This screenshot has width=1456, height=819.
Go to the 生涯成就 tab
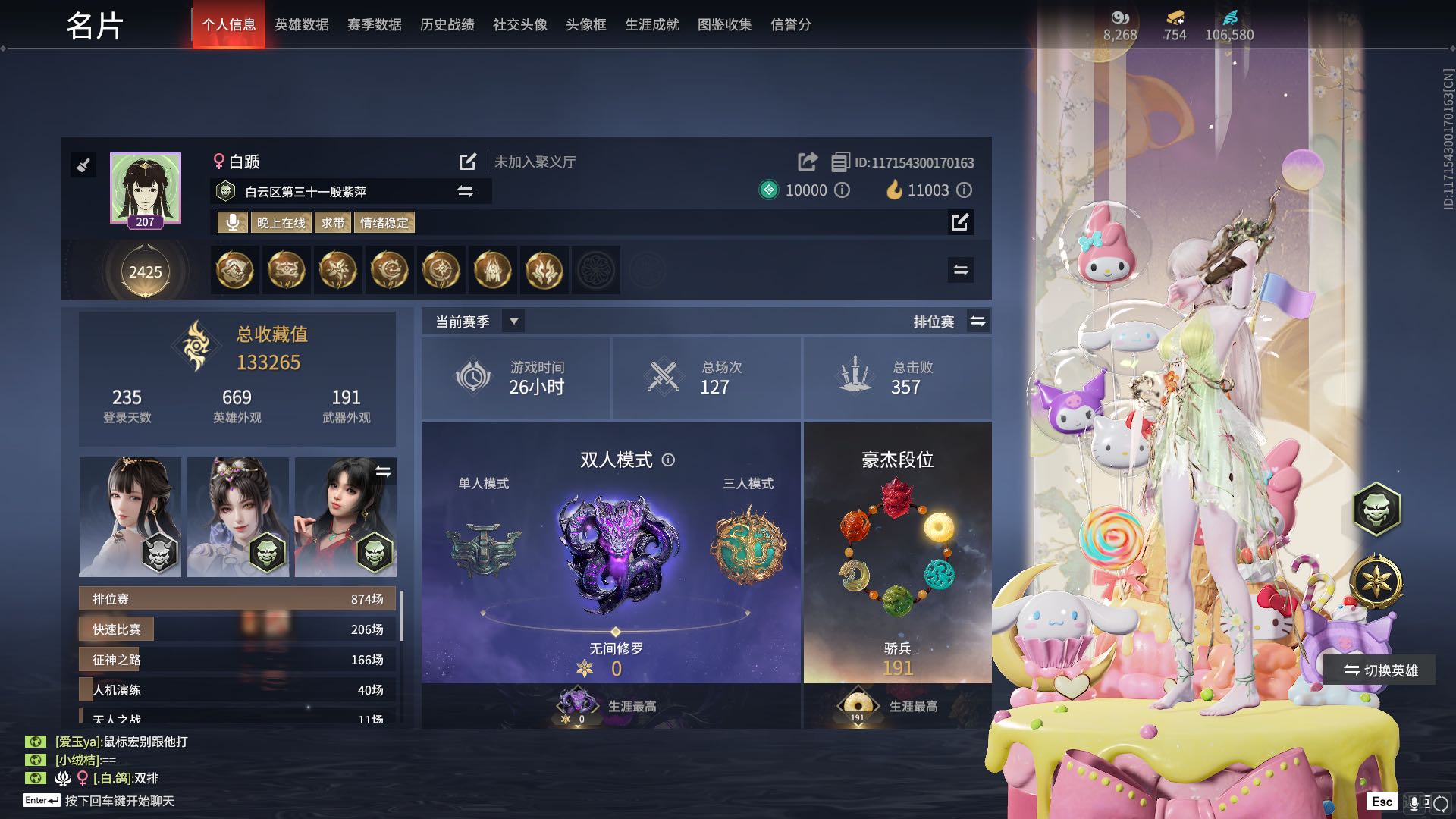[x=651, y=25]
